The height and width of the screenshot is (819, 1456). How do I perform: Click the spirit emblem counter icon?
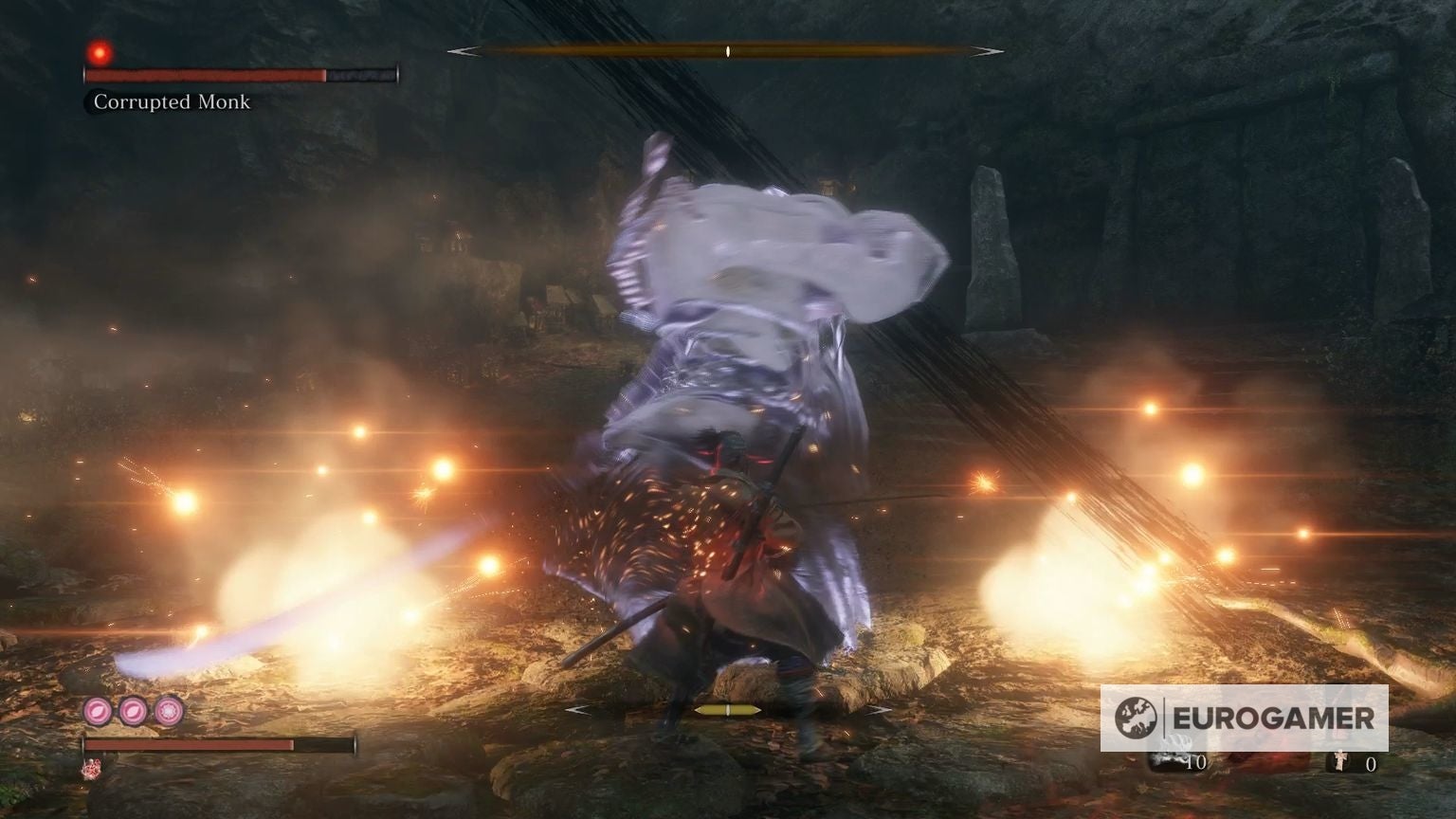pyautogui.click(x=1171, y=760)
